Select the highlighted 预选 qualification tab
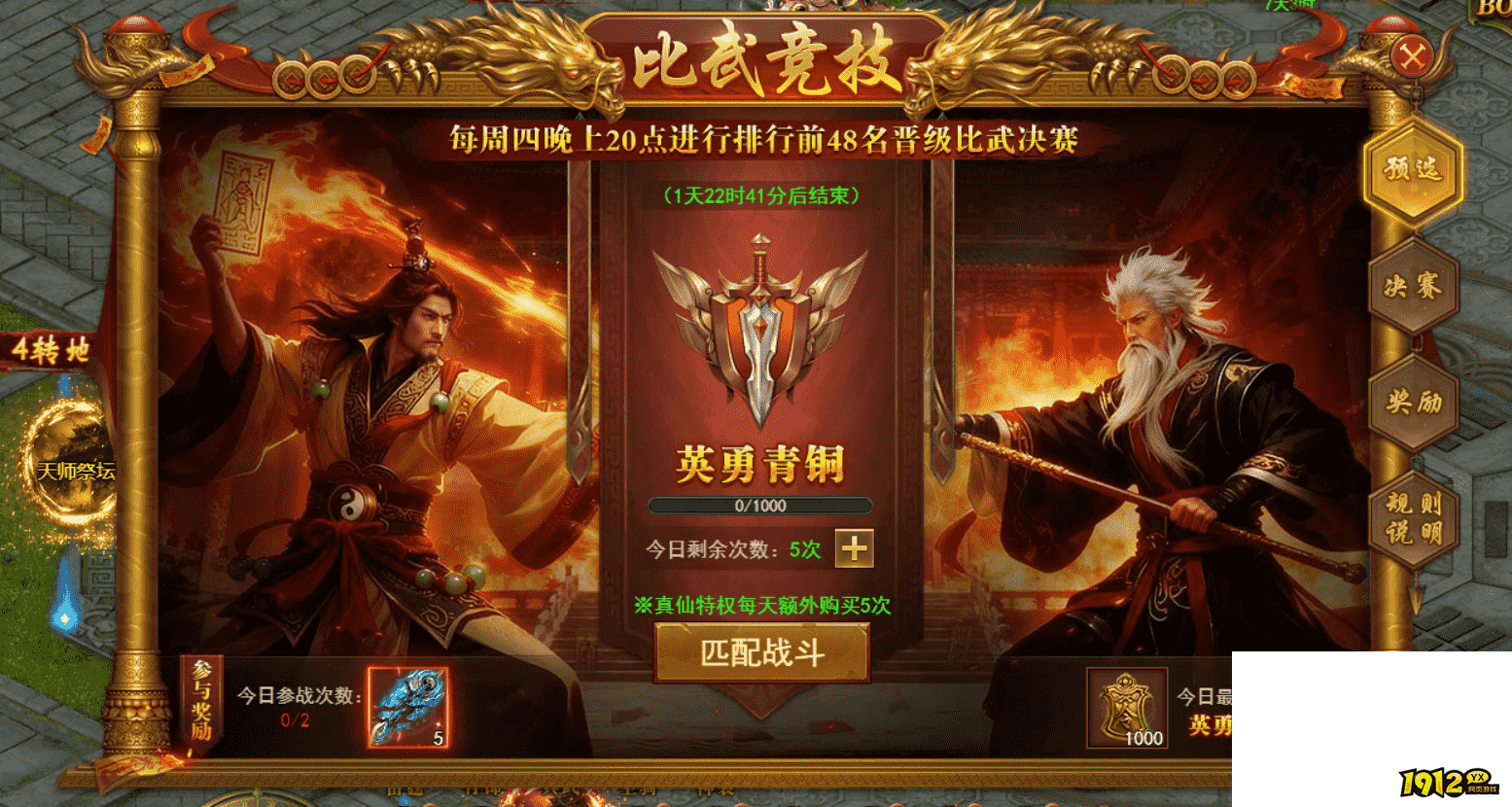This screenshot has height=807, width=1512. click(x=1412, y=173)
